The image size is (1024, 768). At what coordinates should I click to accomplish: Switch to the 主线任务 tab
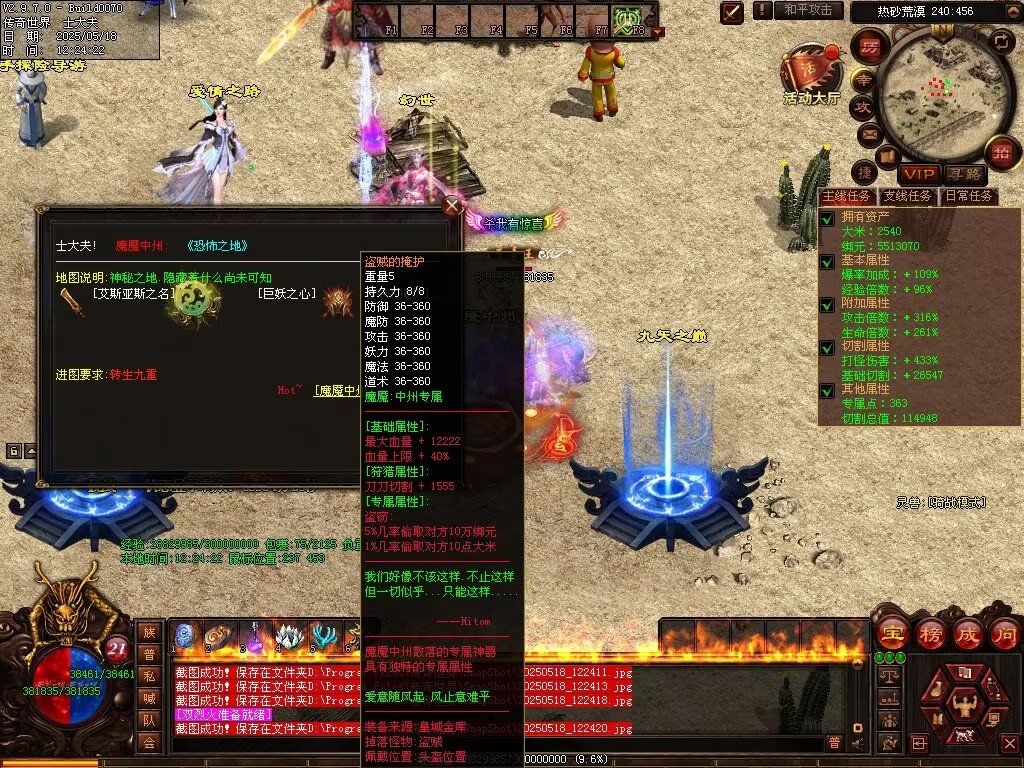tap(846, 196)
